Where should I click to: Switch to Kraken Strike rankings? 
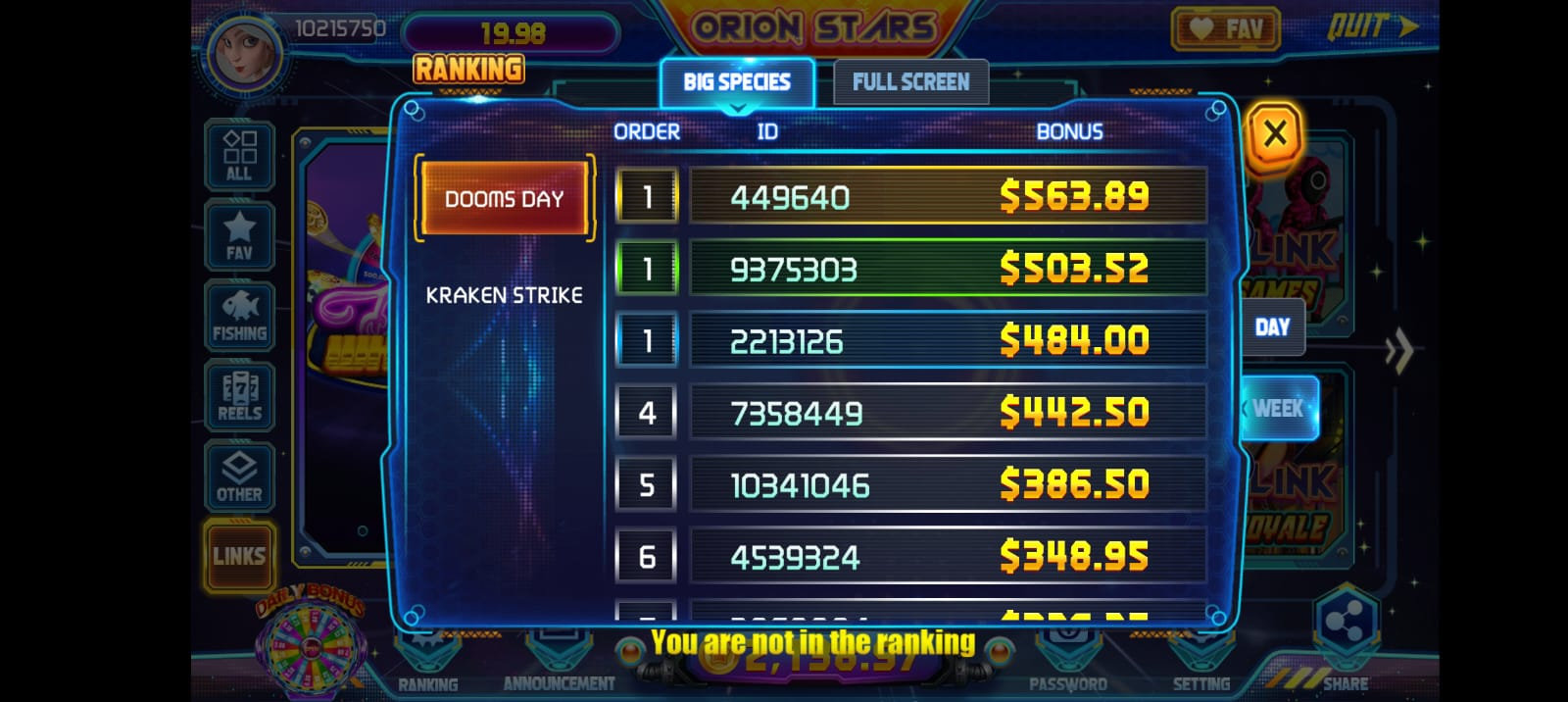pyautogui.click(x=504, y=295)
